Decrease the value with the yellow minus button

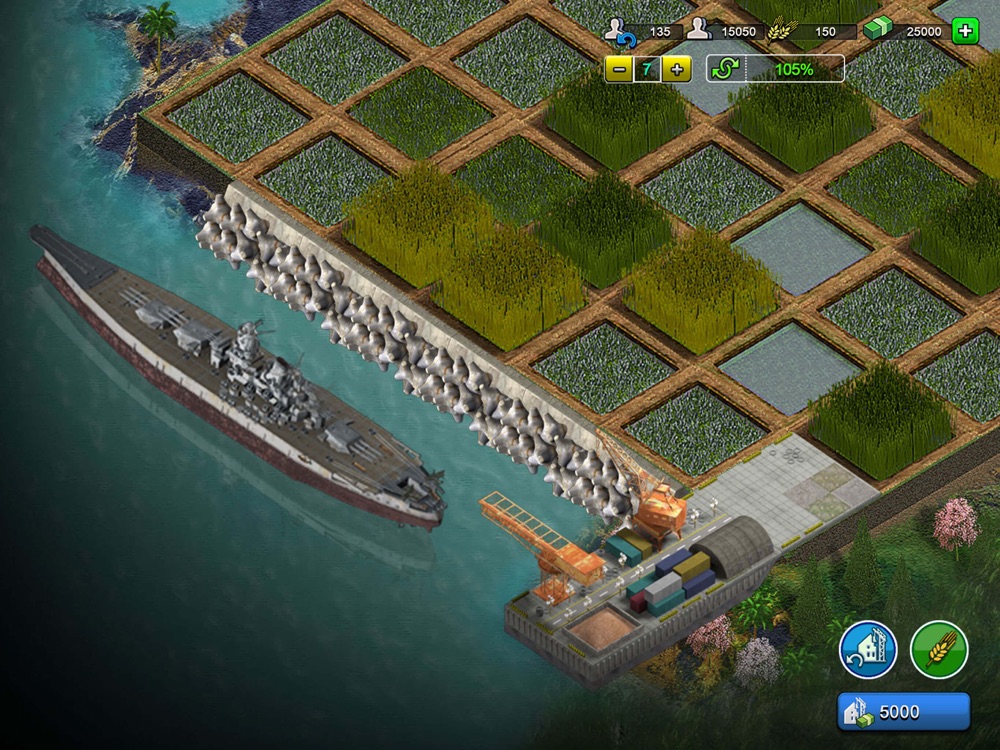click(x=620, y=69)
